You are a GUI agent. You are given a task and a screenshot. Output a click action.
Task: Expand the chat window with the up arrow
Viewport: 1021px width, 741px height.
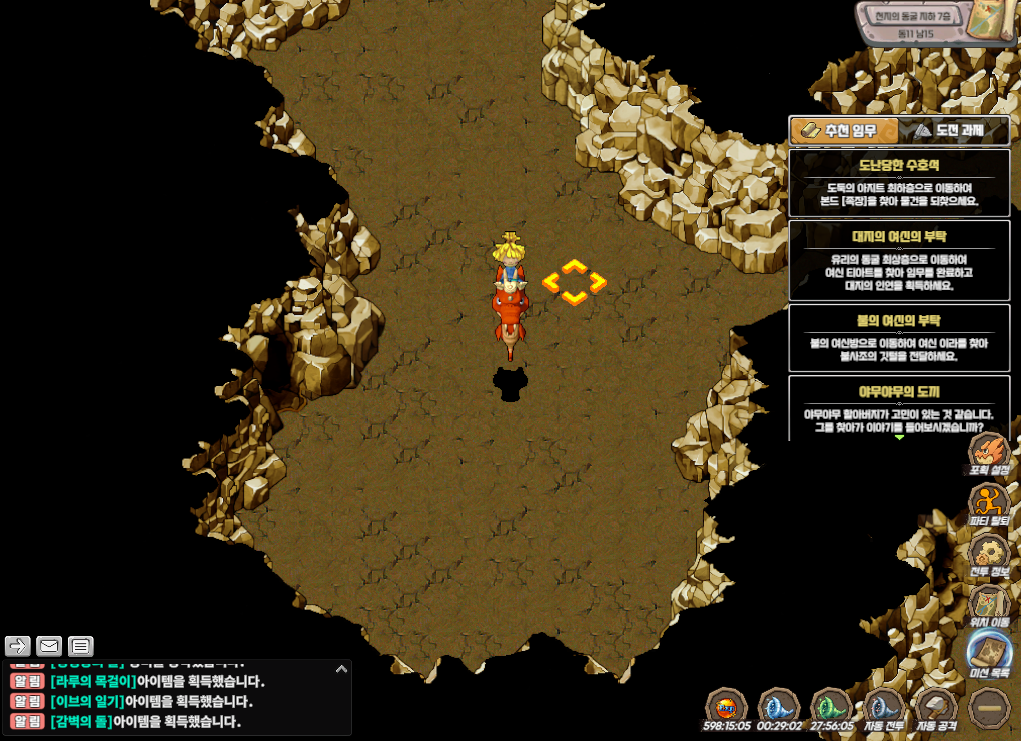[341, 669]
